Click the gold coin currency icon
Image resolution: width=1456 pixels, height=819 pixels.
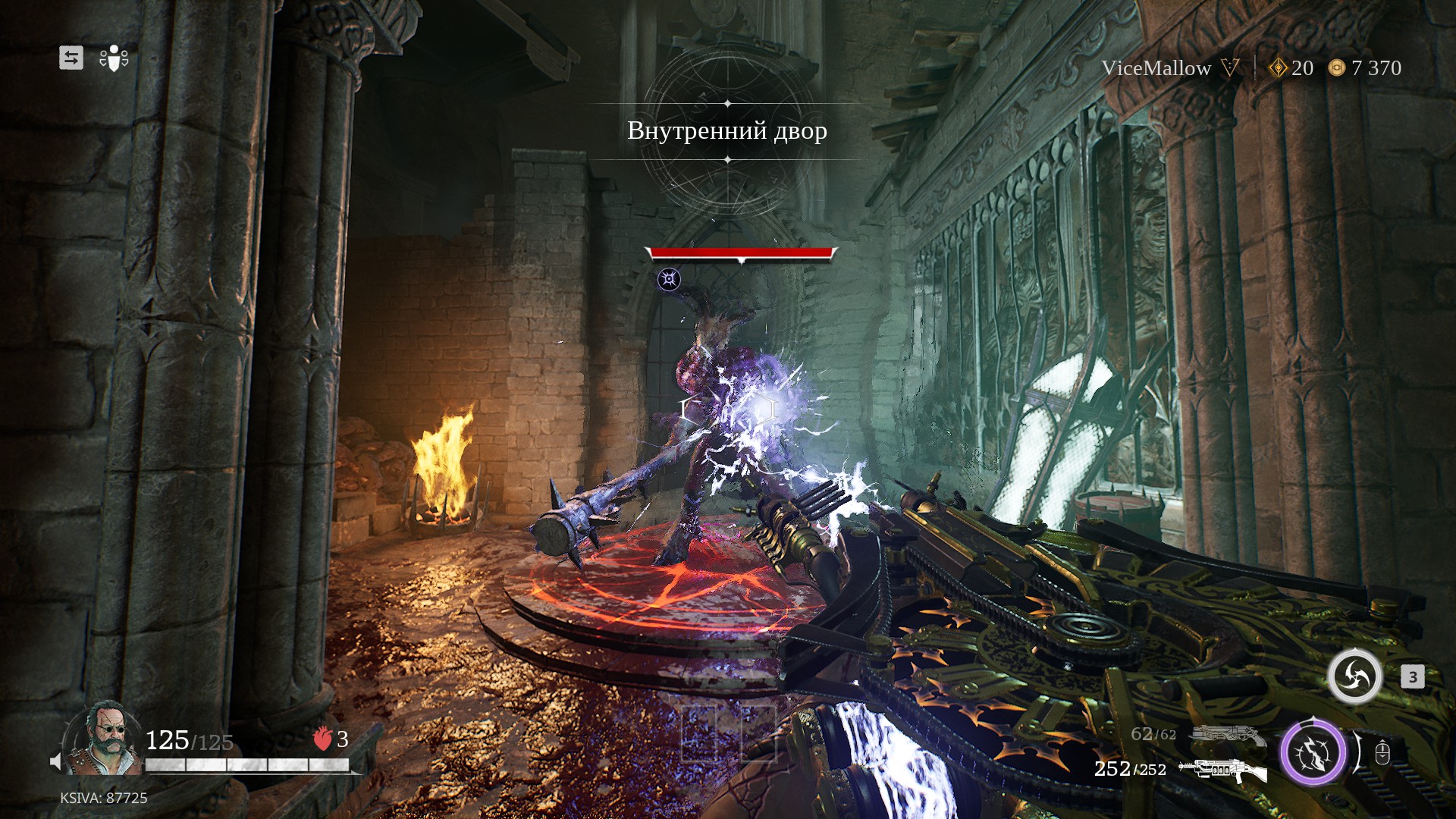coord(1336,68)
